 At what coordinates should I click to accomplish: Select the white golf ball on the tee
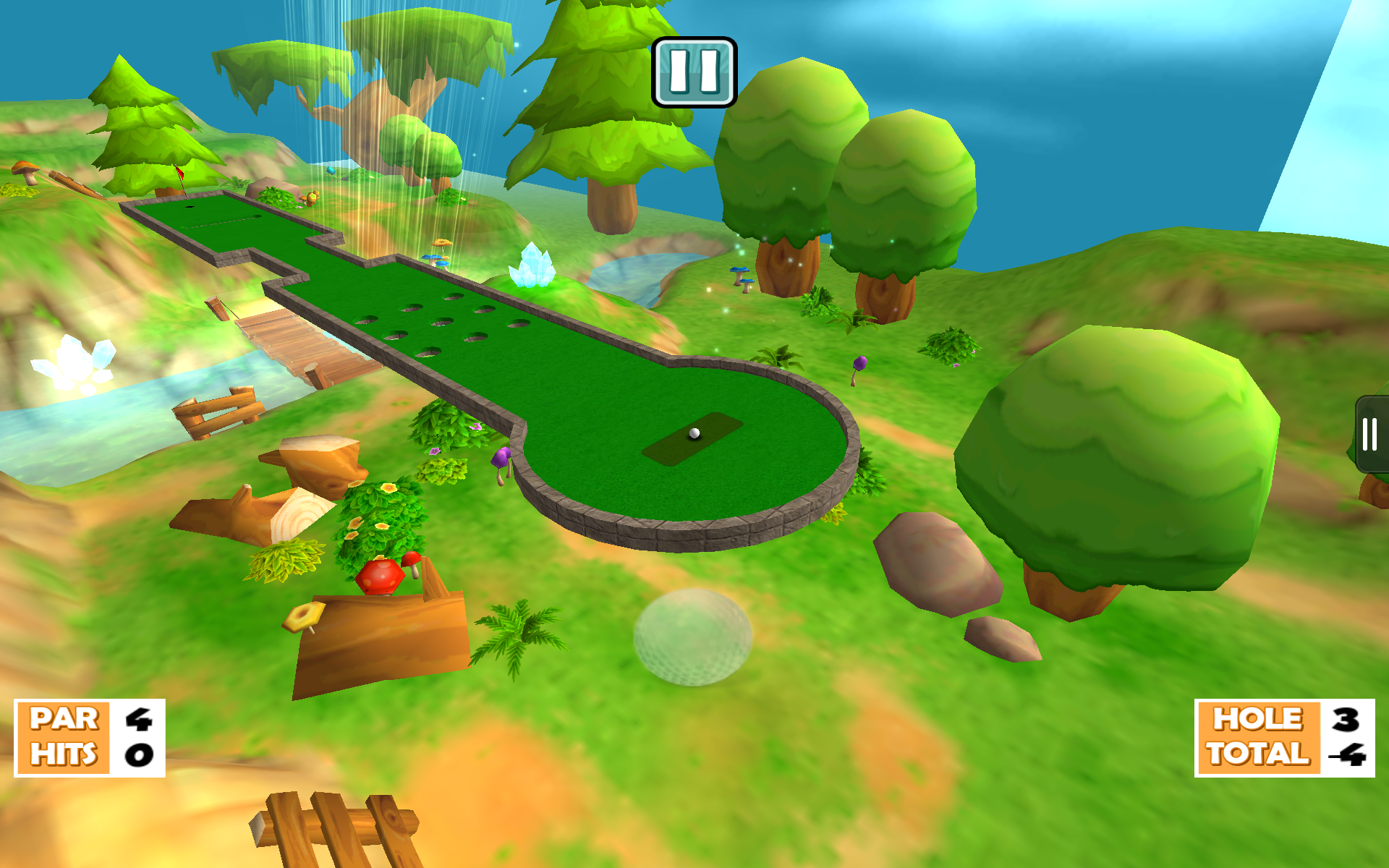[693, 433]
